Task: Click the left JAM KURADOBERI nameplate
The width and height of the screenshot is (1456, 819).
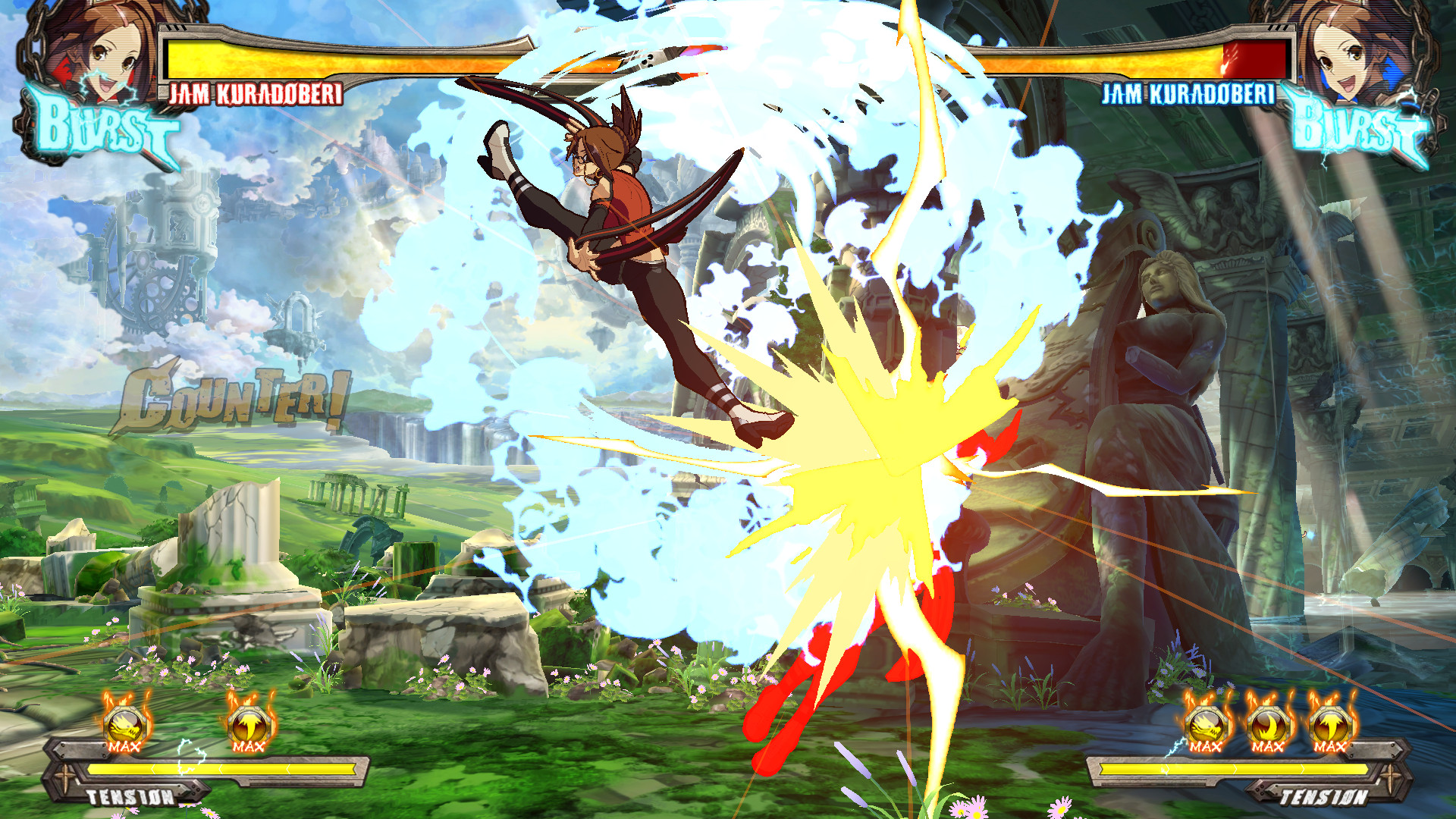Action: point(258,95)
